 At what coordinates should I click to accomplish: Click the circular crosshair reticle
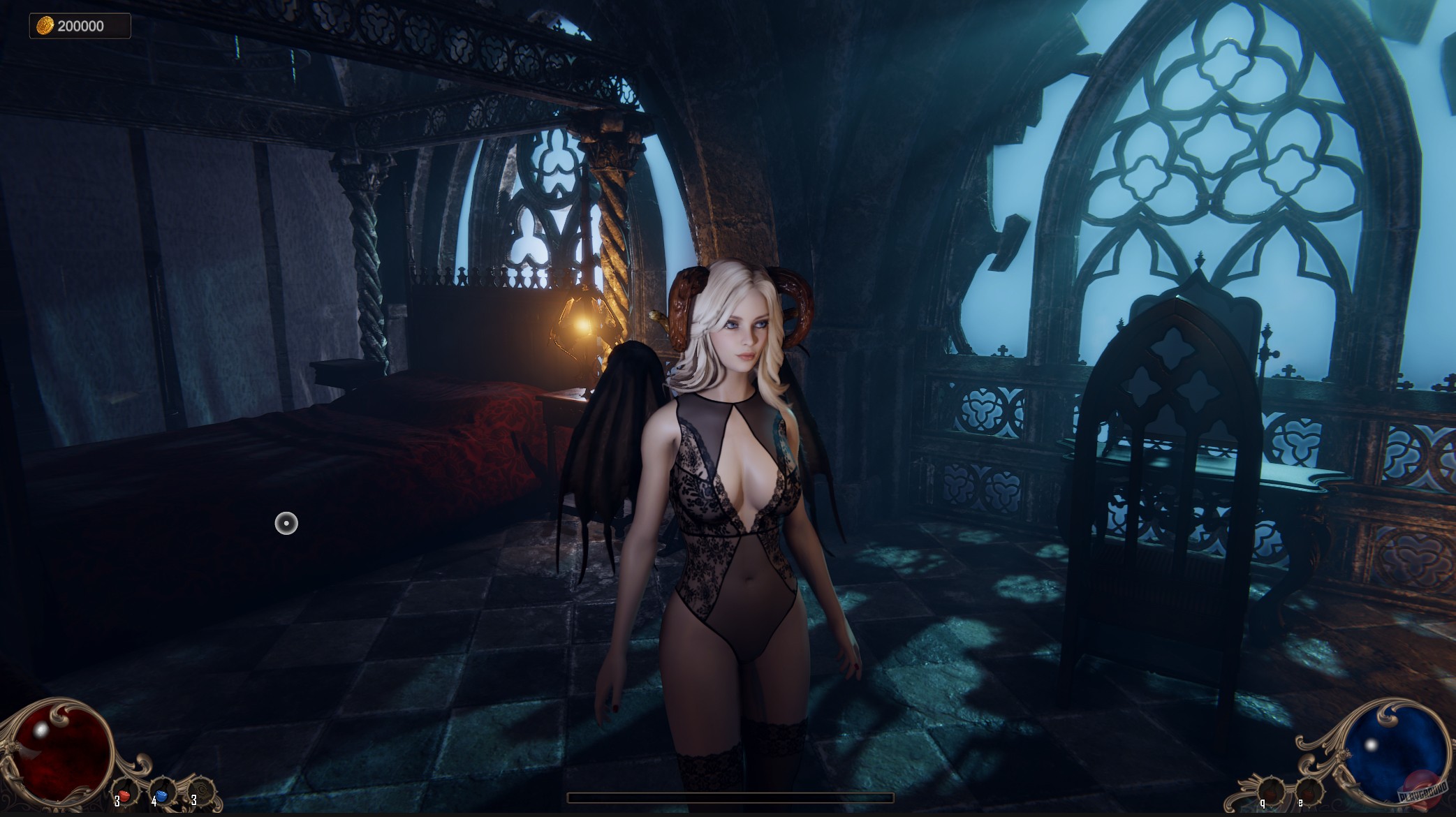point(286,524)
